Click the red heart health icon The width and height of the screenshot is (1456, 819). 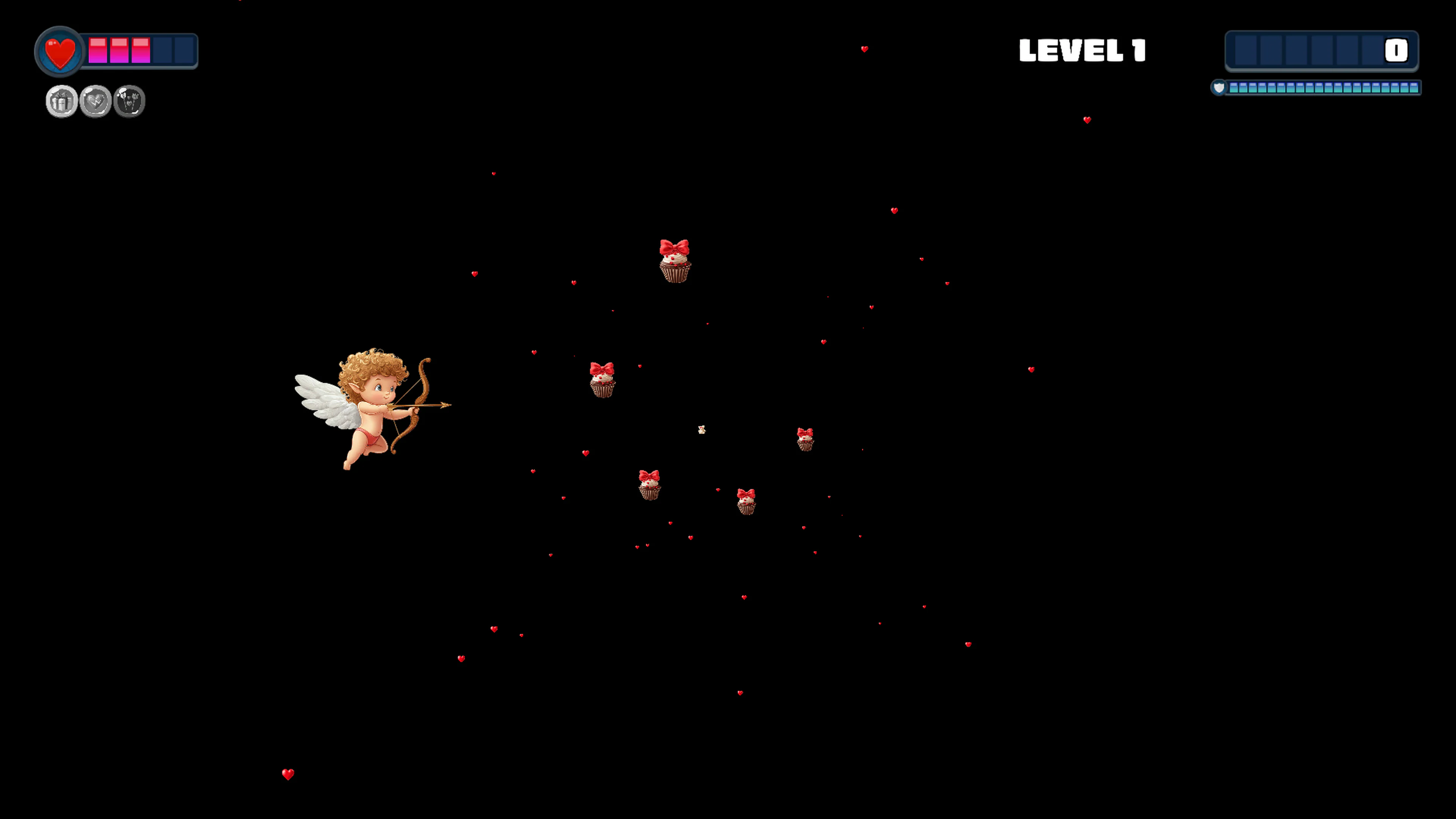pos(60,51)
